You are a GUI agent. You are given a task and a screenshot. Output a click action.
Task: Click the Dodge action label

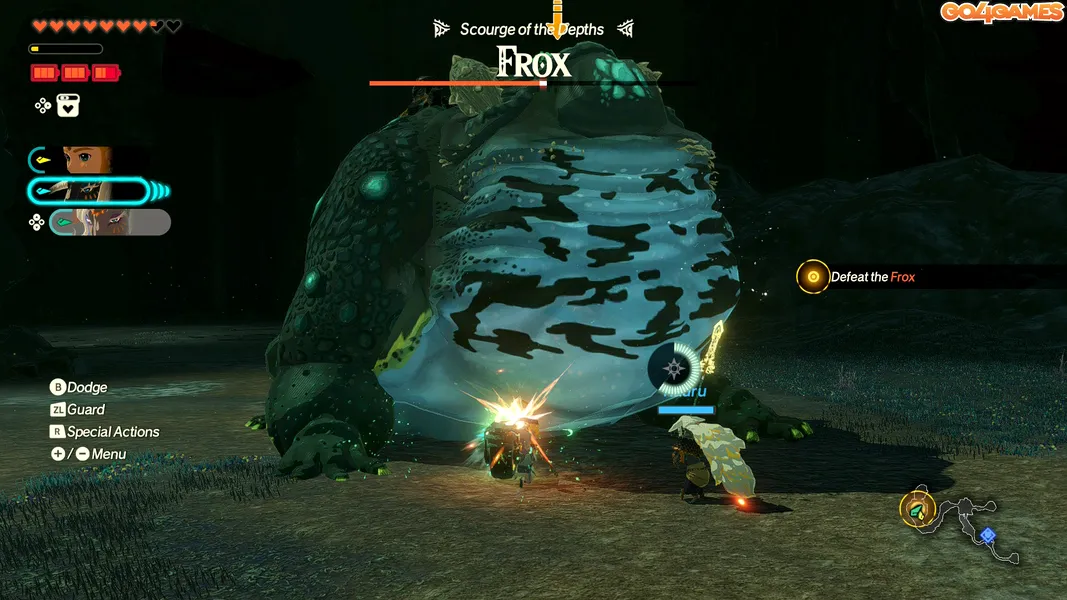click(x=86, y=387)
